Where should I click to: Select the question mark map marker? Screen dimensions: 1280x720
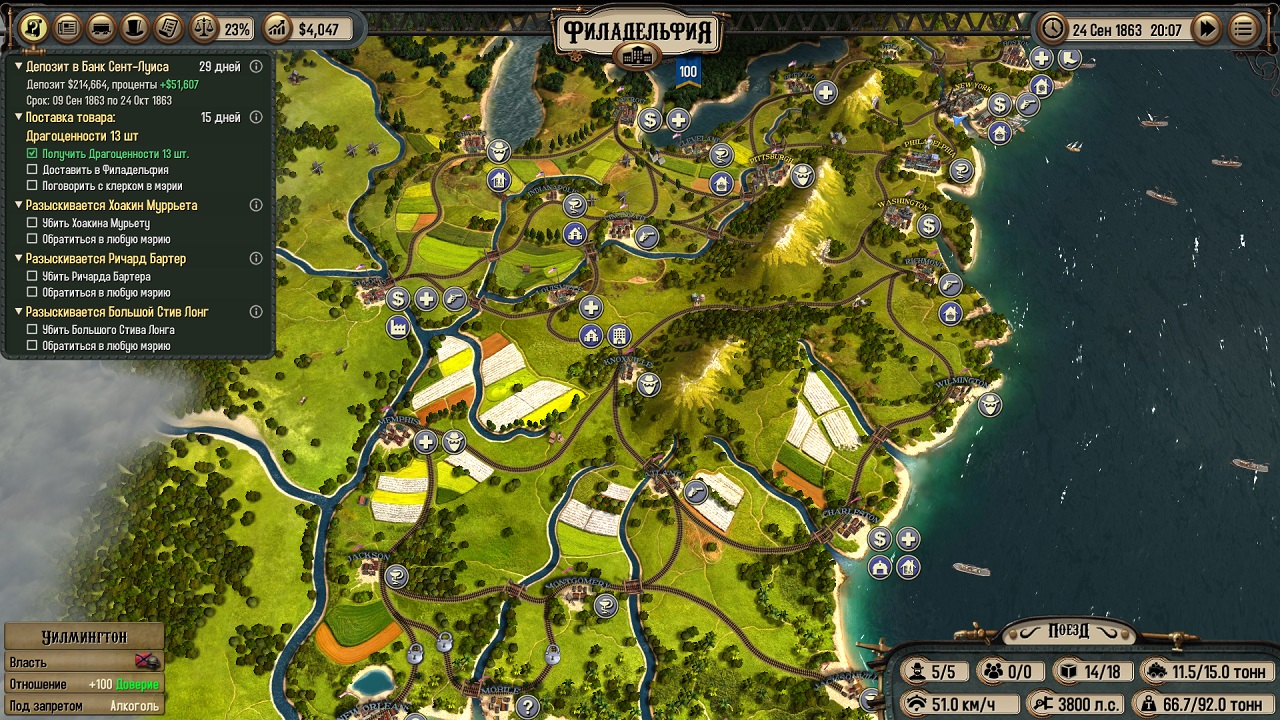click(x=527, y=707)
